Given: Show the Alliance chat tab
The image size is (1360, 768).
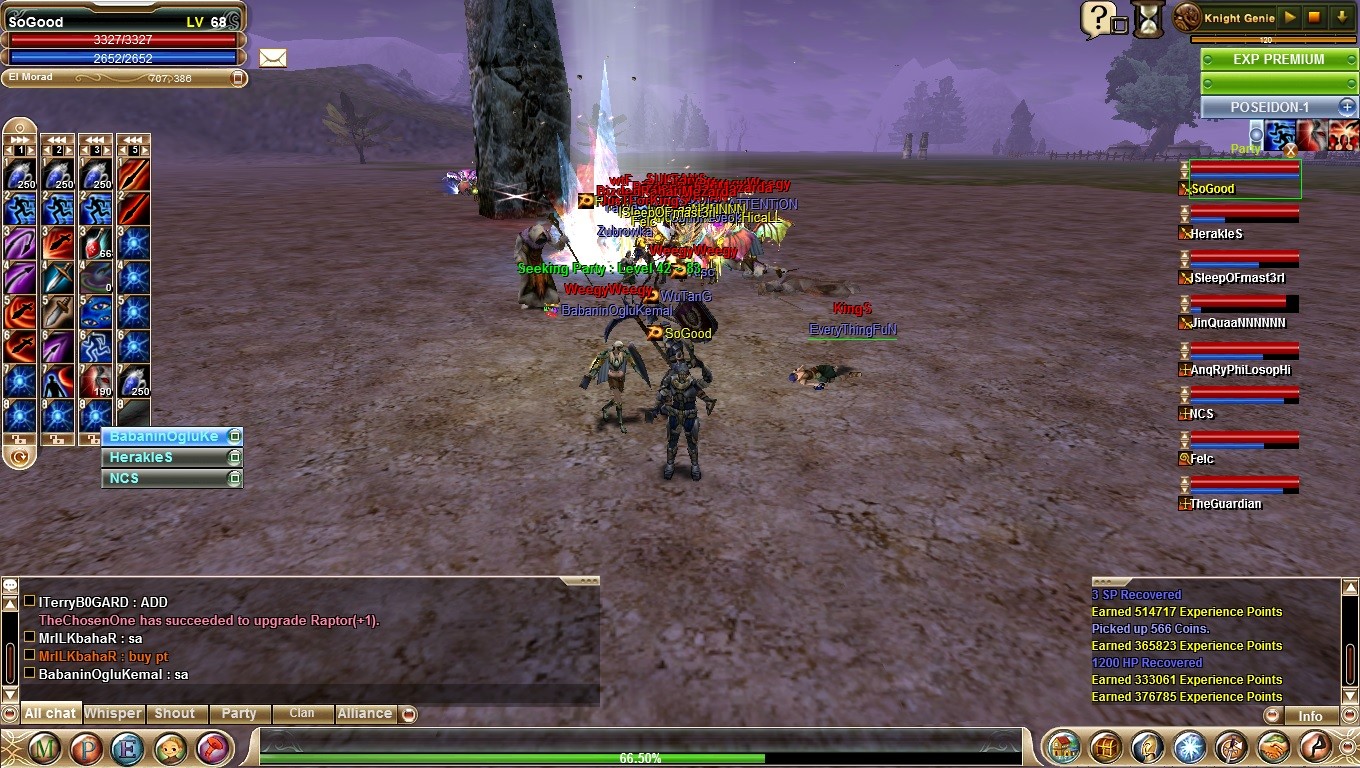Looking at the screenshot, I should tap(364, 714).
